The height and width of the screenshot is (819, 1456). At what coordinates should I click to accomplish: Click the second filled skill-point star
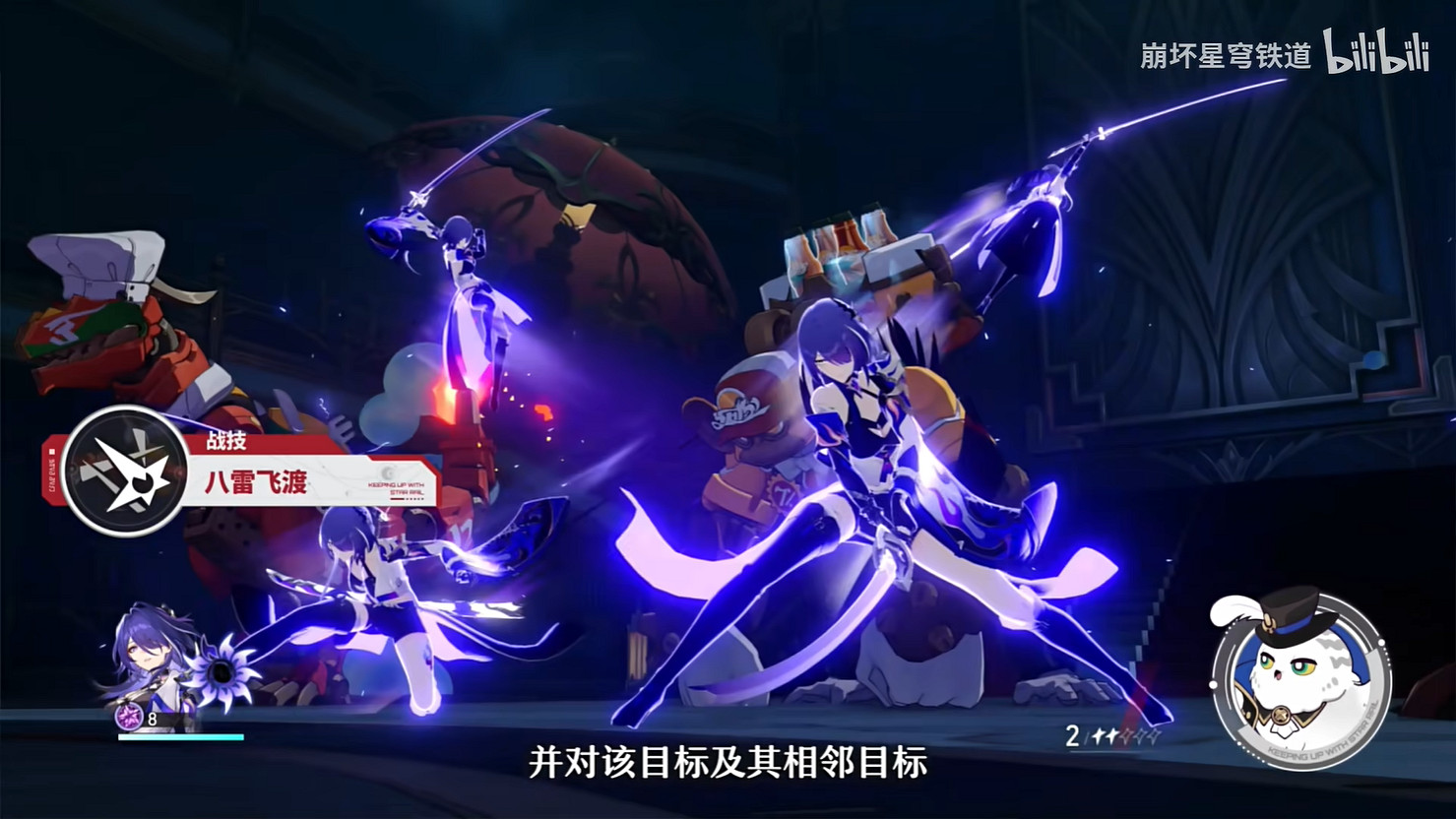click(x=1113, y=736)
